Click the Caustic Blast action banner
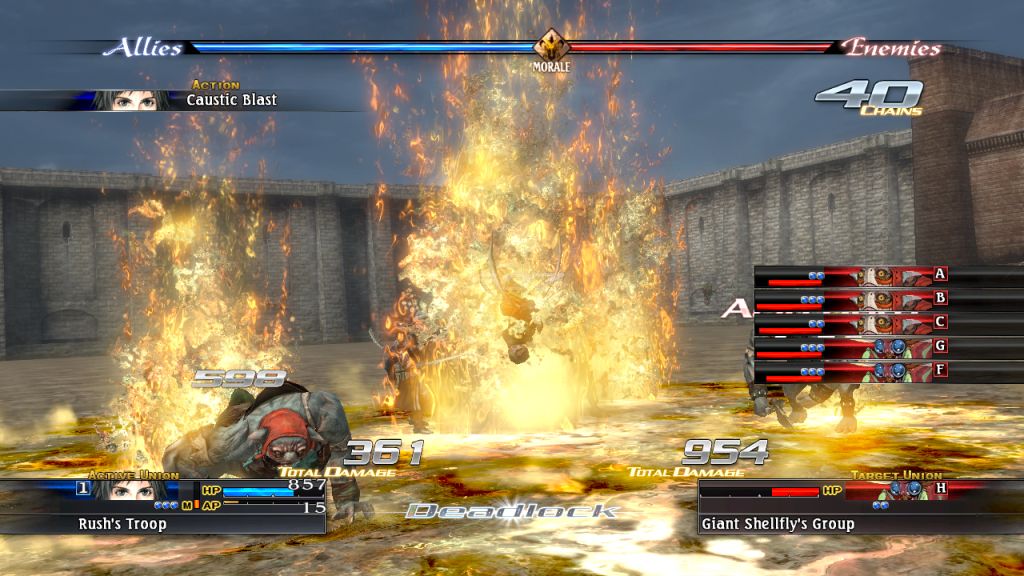This screenshot has height=576, width=1024. (x=180, y=100)
